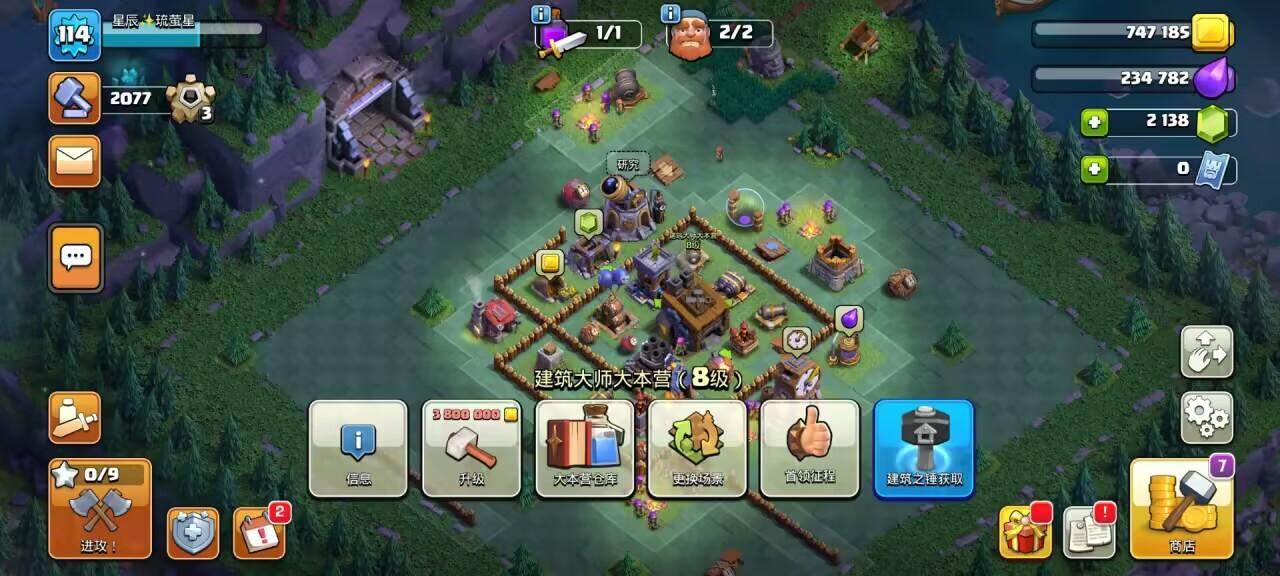Open the calendar events icon
The height and width of the screenshot is (576, 1280).
click(x=259, y=532)
